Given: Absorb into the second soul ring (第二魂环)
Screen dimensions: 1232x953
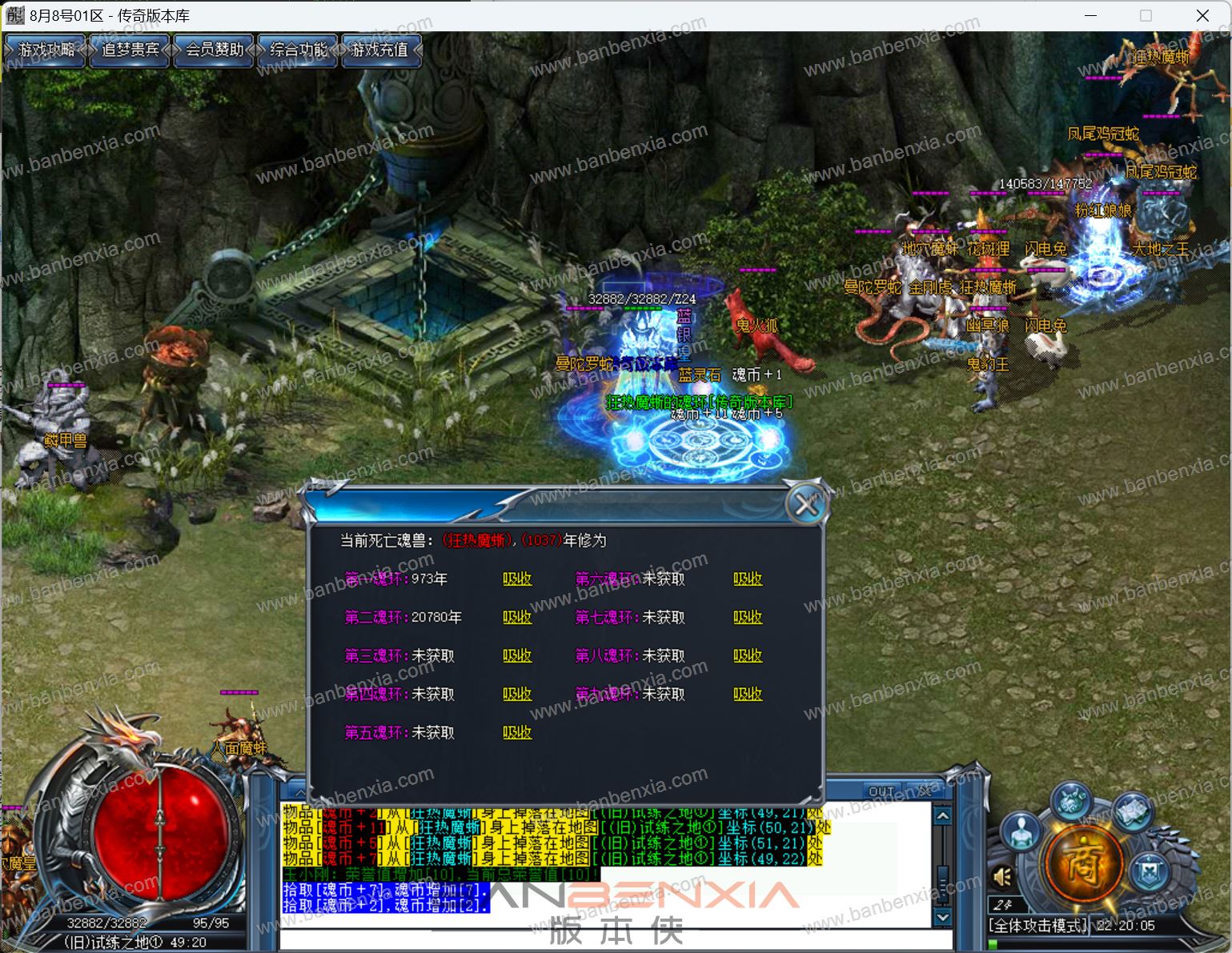Looking at the screenshot, I should pyautogui.click(x=517, y=617).
